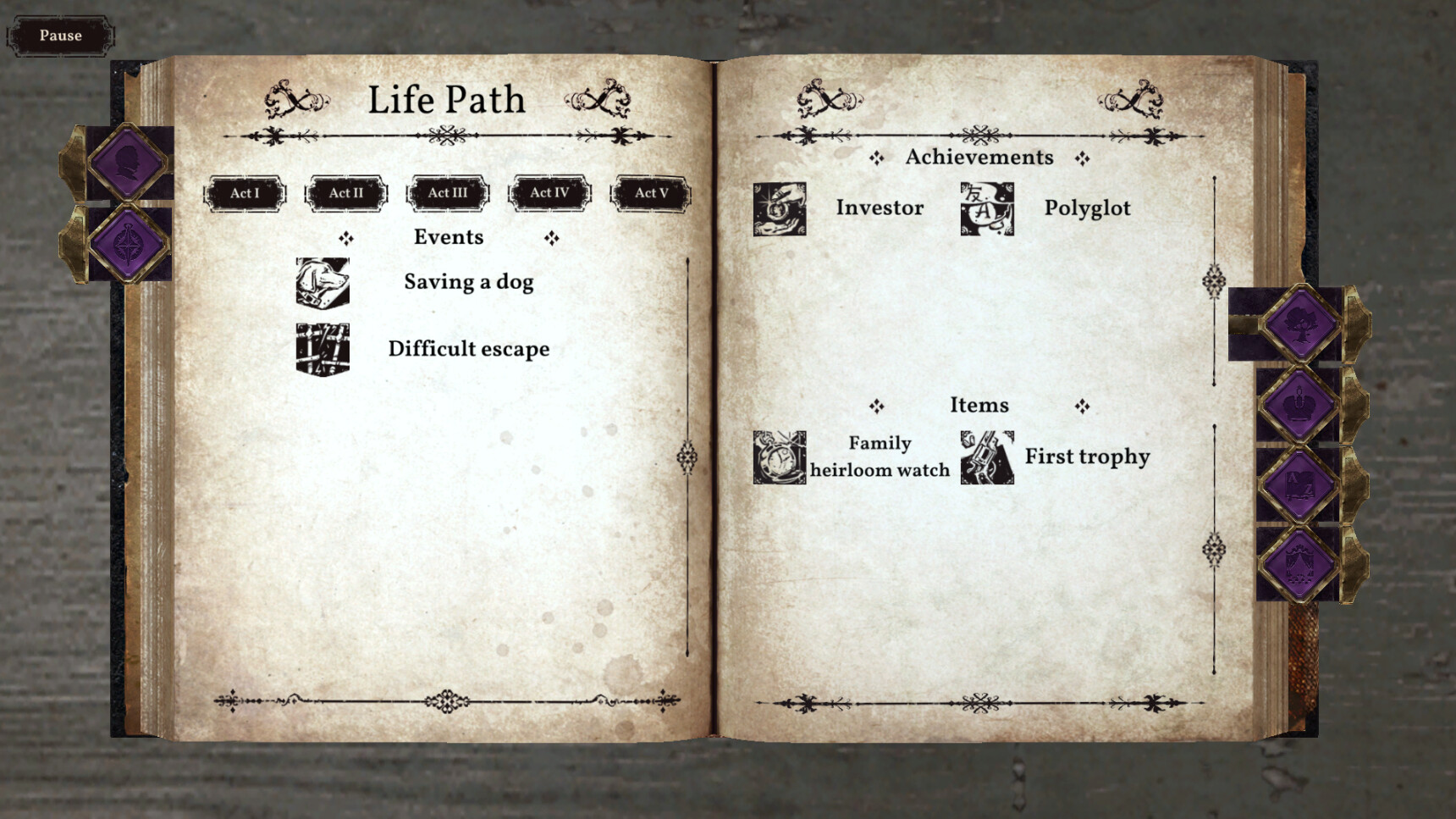The image size is (1456, 819).
Task: Switch to the Act I tab
Action: (244, 193)
